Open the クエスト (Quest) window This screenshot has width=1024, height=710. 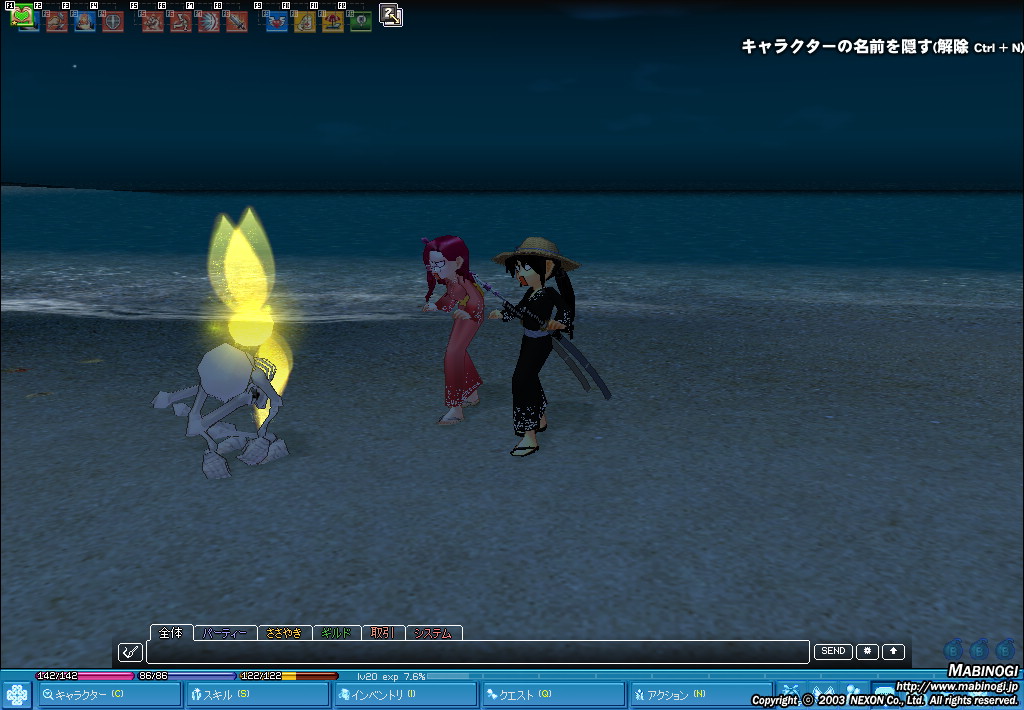pyautogui.click(x=553, y=694)
